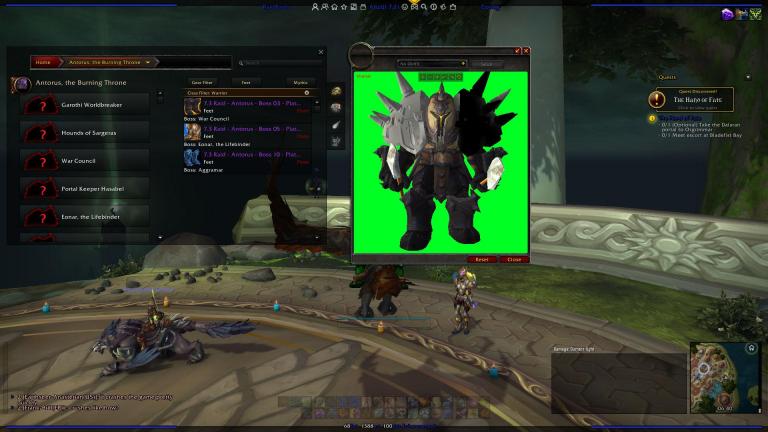Open the outfit dropdown in dressing room
The image size is (768, 432).
click(432, 63)
